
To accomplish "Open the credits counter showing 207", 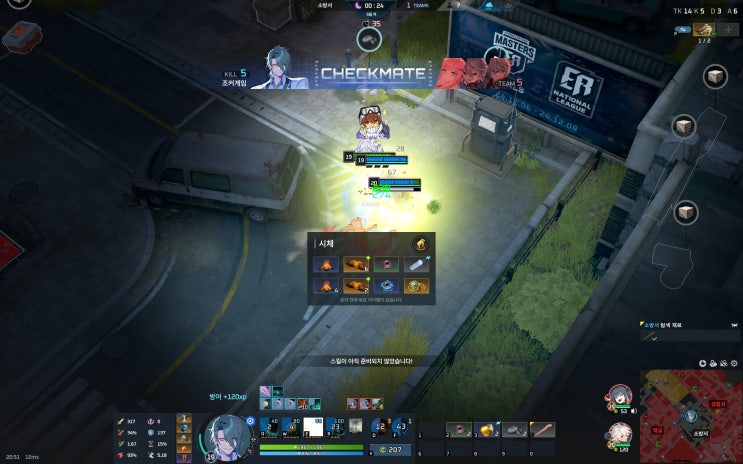I will 394,450.
